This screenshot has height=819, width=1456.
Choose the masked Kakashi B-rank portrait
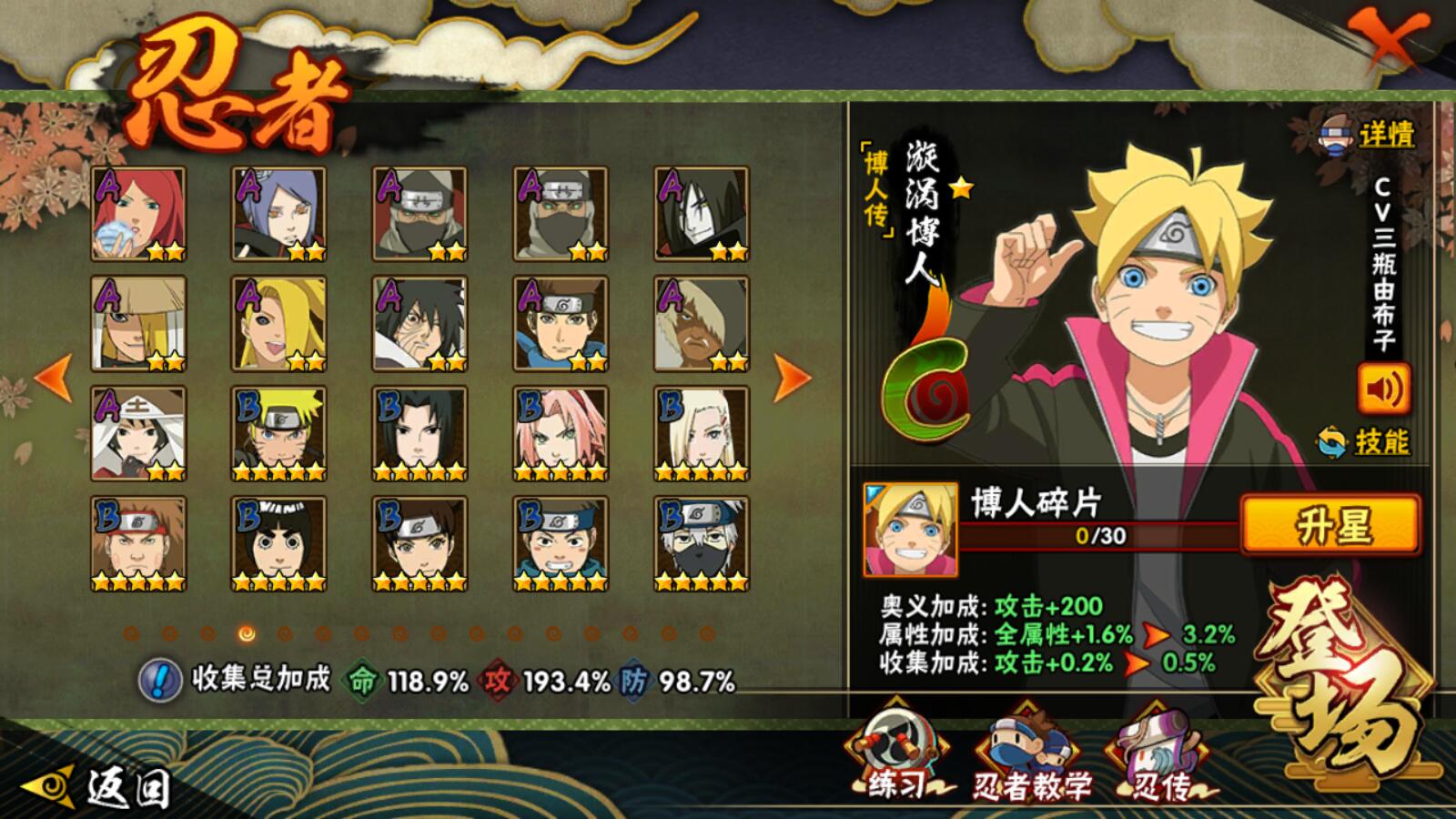701,543
